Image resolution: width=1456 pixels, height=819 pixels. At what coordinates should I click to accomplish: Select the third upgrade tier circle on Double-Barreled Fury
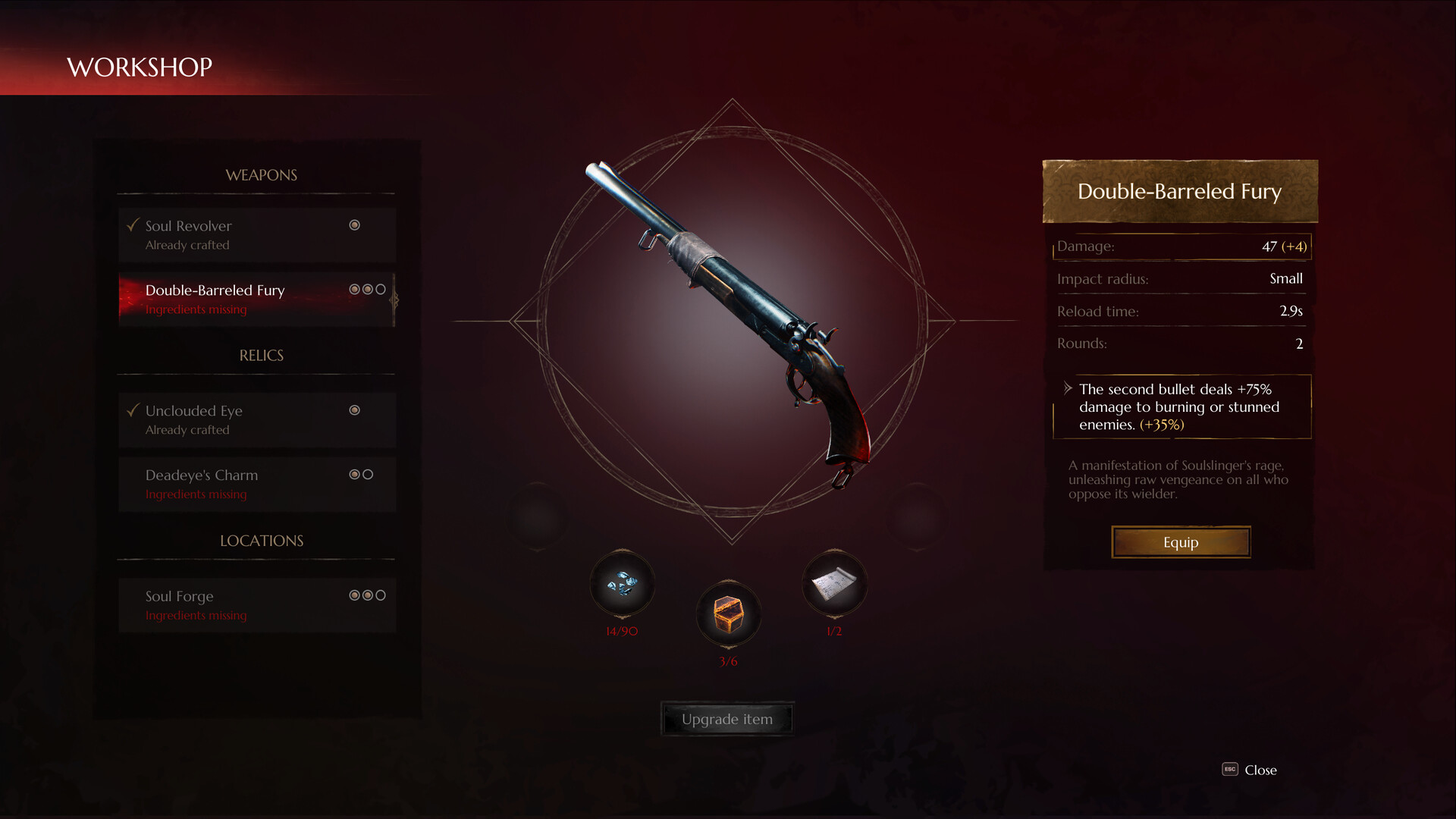tap(379, 288)
